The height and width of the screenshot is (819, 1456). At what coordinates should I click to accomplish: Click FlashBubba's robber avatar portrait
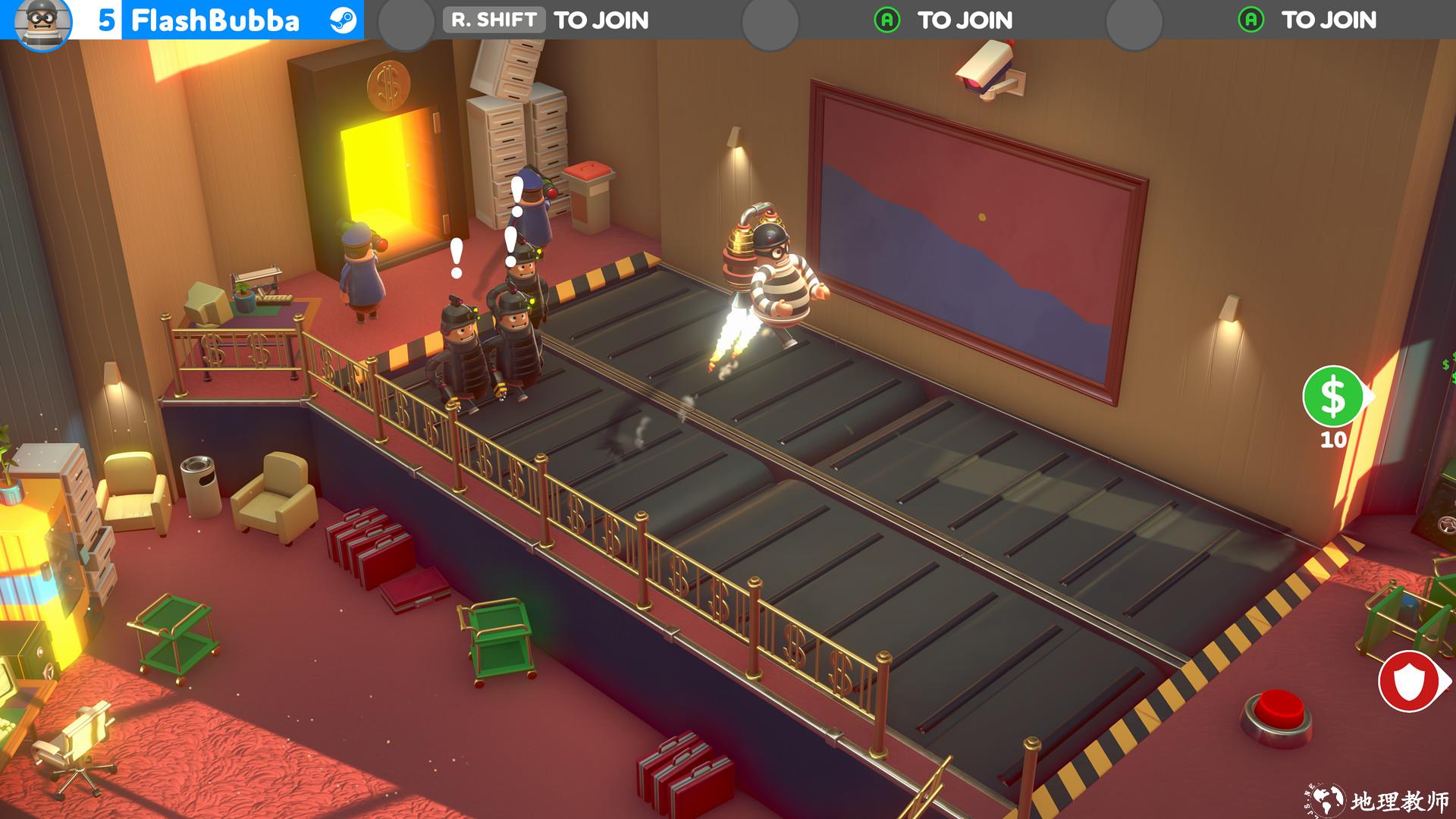click(42, 23)
